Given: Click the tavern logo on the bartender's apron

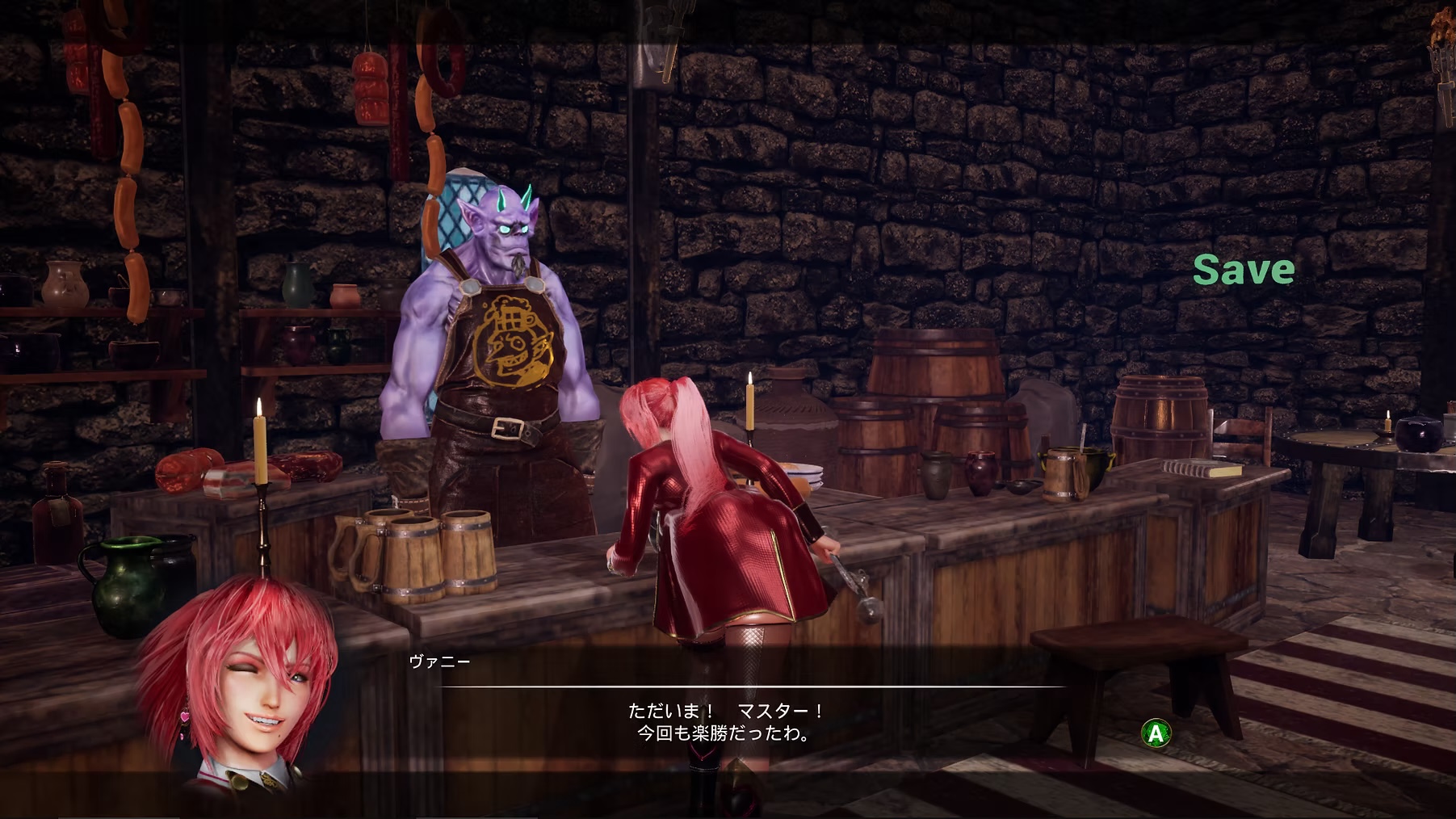Looking at the screenshot, I should point(509,339).
